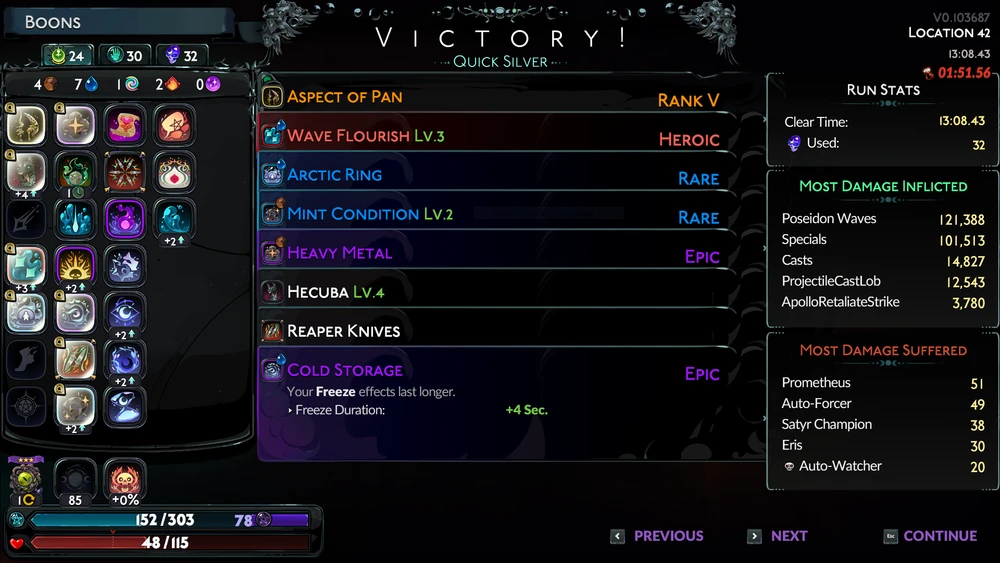This screenshot has width=1000, height=563.
Task: Select the golden skull sunburst boon icon
Action: click(76, 266)
